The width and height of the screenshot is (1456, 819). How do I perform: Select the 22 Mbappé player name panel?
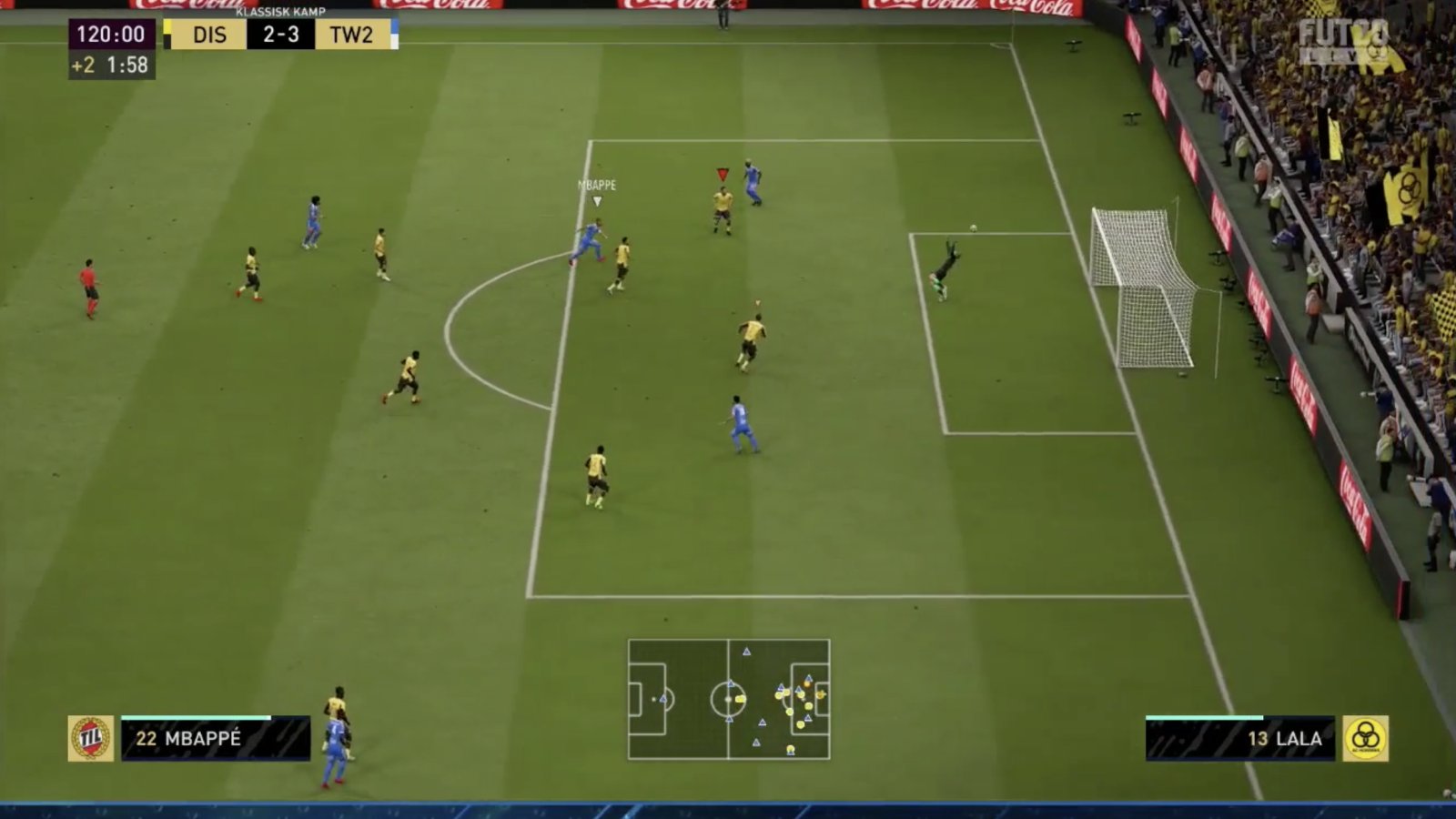click(216, 738)
